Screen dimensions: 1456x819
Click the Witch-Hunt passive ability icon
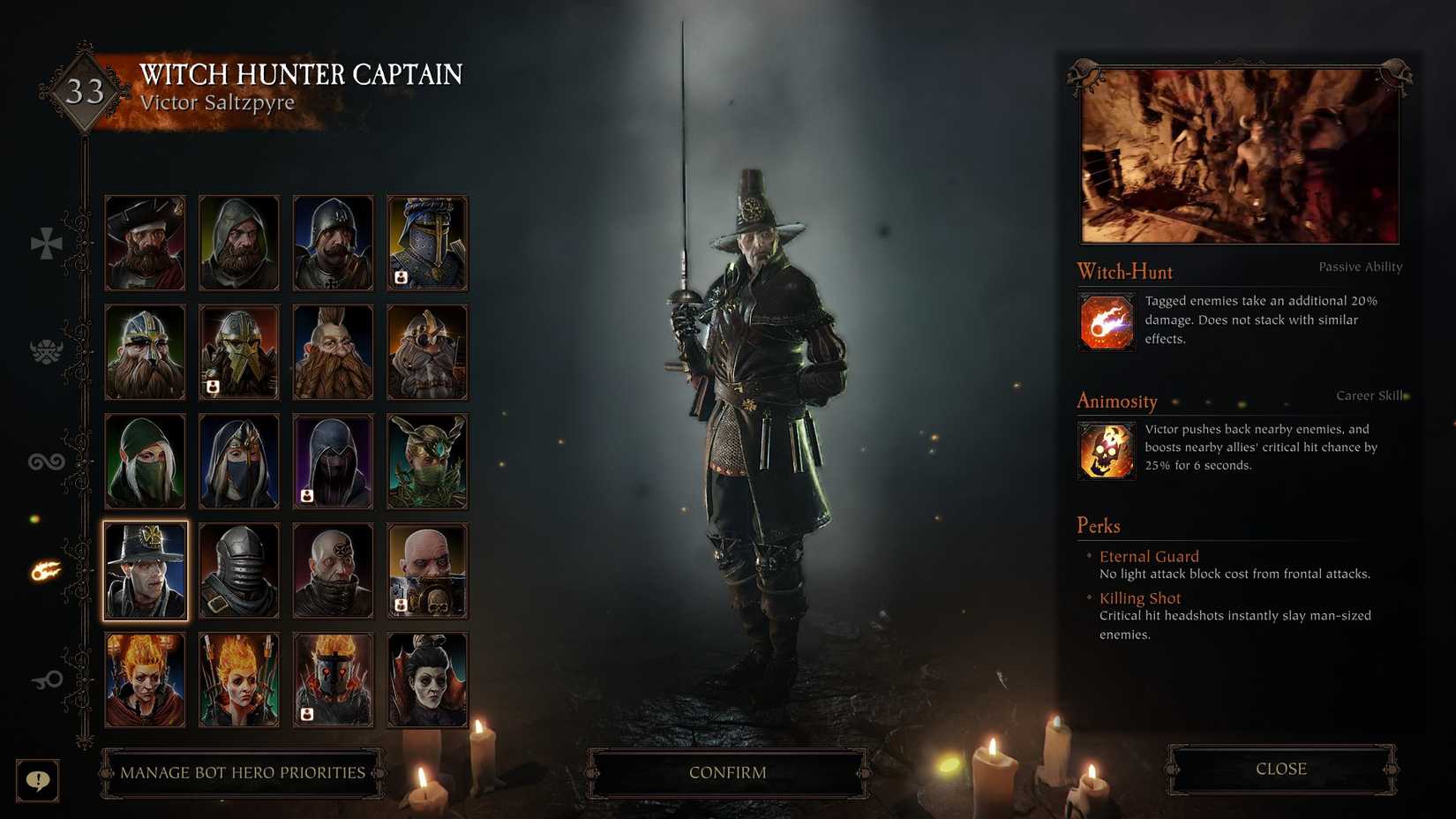[x=1106, y=321]
